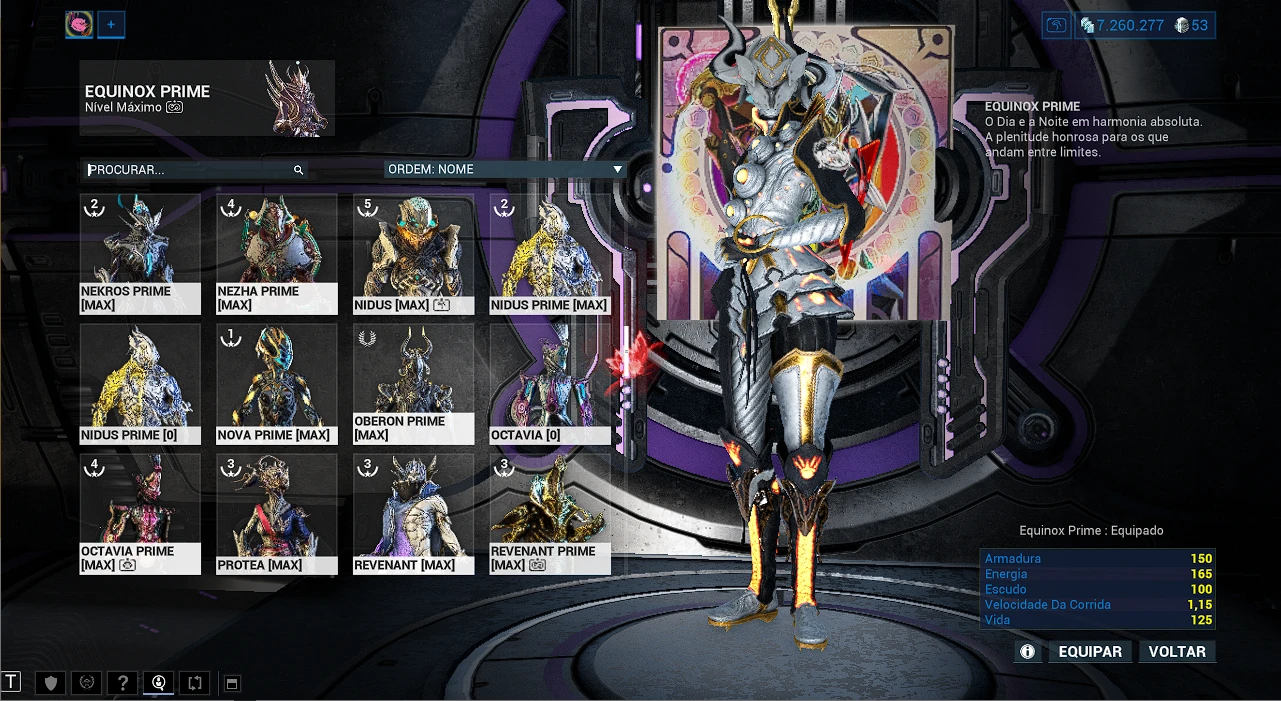This screenshot has width=1281, height=701.
Task: Open the info icon beside Equipar
Action: coord(1027,652)
